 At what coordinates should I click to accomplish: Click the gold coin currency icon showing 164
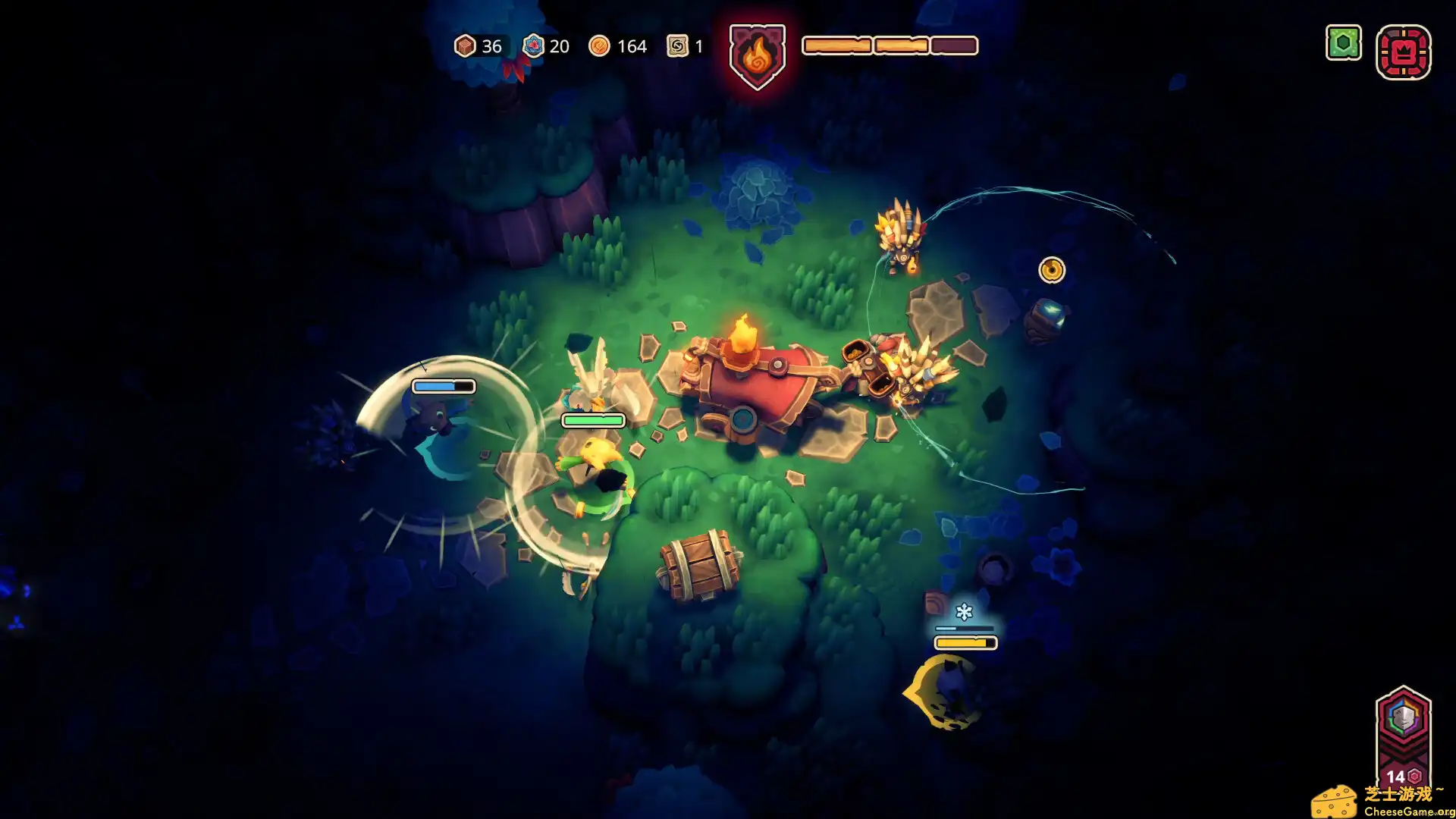601,46
